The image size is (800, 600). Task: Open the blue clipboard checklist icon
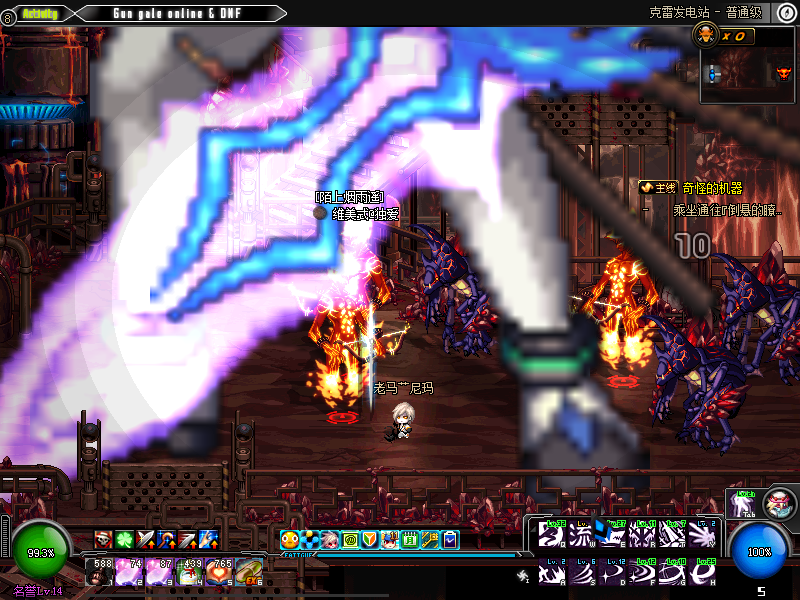pyautogui.click(x=451, y=540)
